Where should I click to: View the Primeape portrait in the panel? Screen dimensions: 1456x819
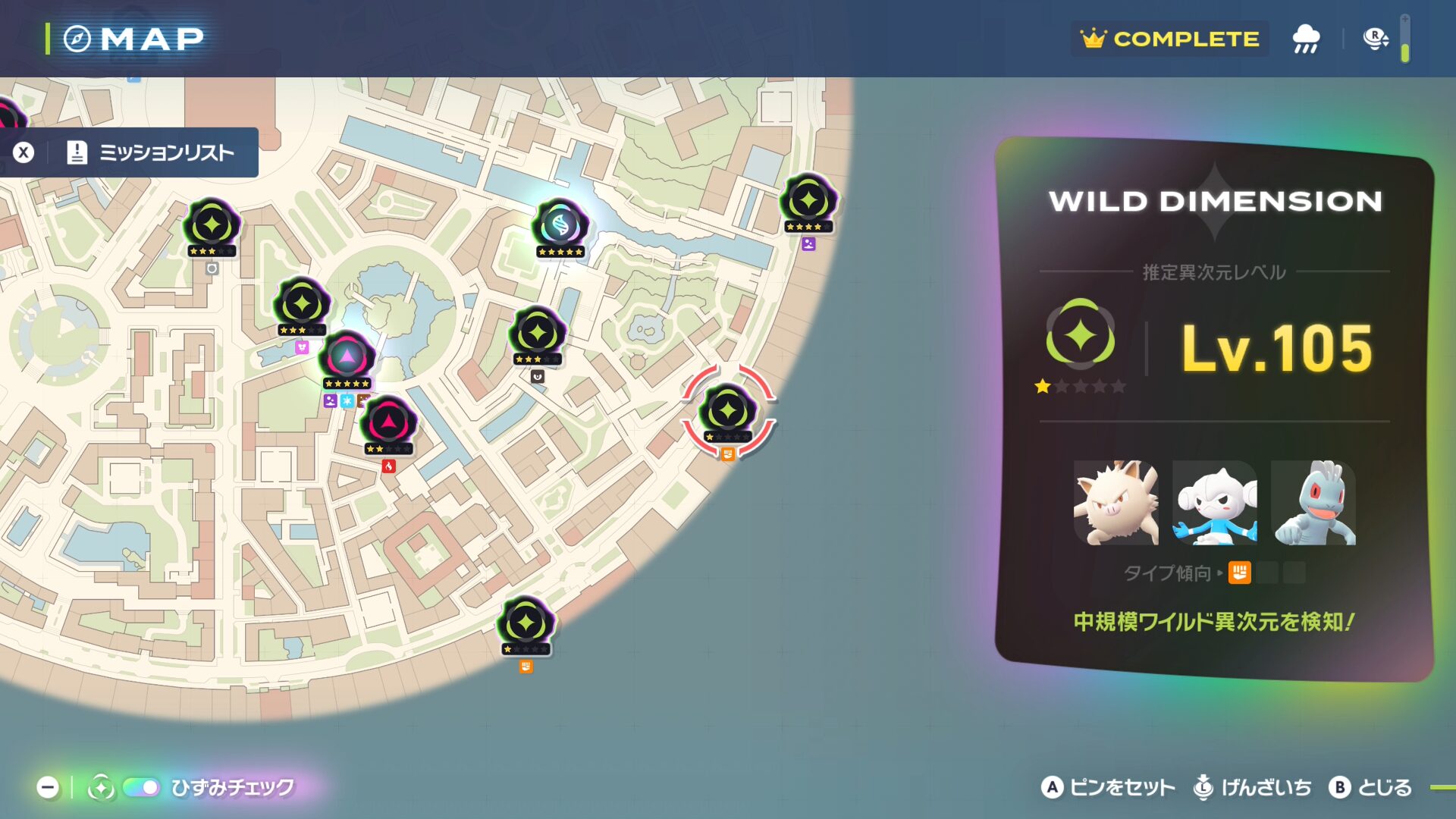tap(1116, 503)
